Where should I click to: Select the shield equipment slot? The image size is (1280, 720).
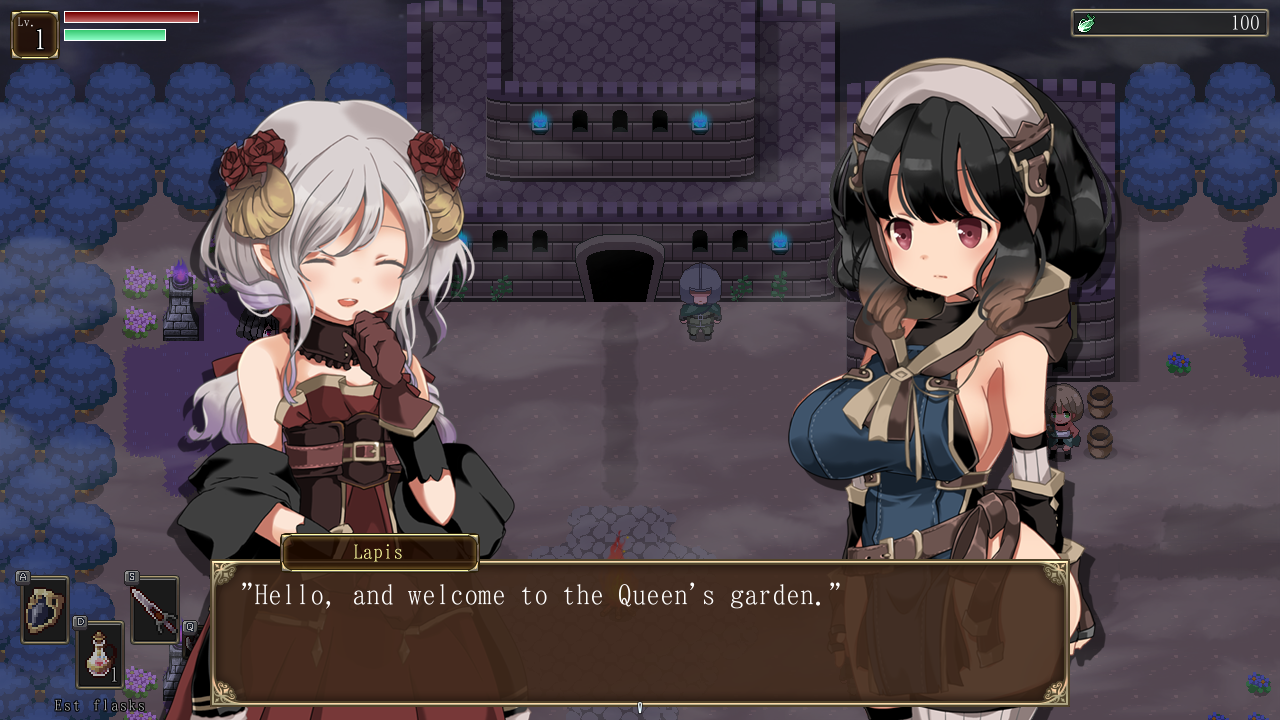click(45, 610)
